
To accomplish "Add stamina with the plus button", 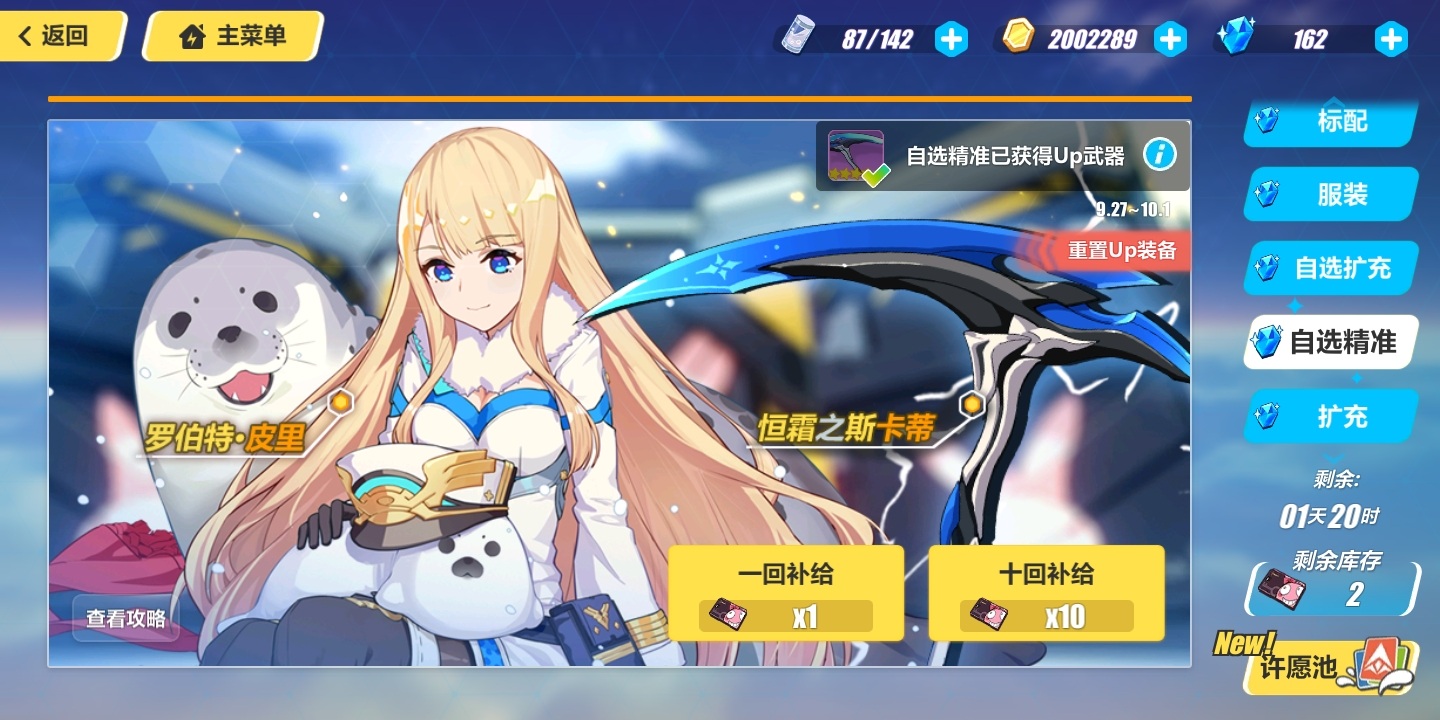I will pos(951,39).
